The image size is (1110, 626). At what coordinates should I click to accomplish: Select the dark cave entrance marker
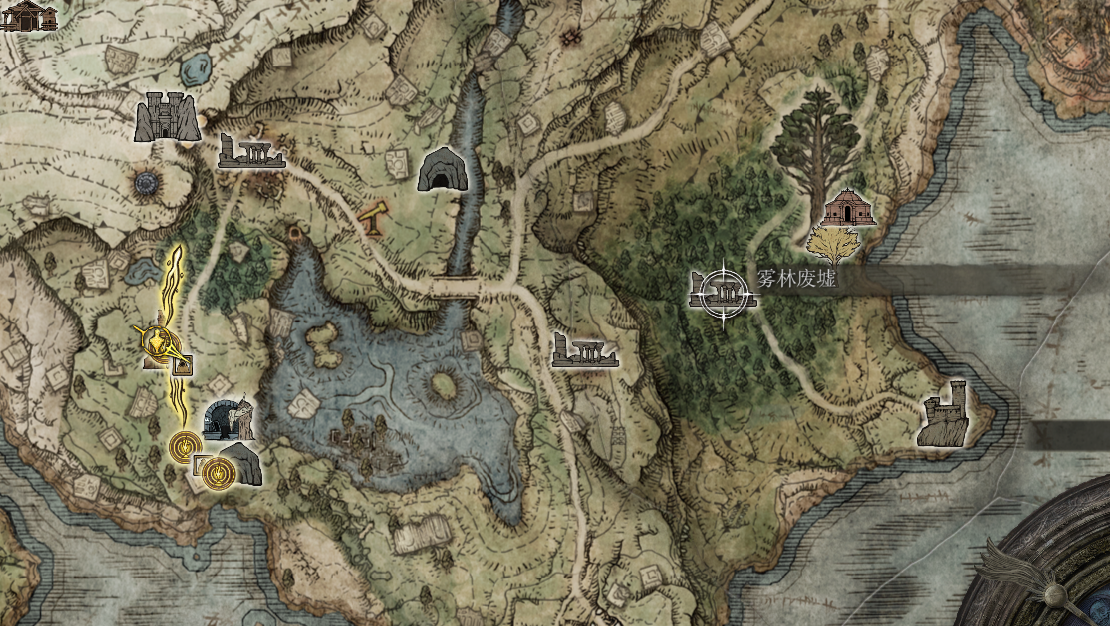tap(441, 169)
